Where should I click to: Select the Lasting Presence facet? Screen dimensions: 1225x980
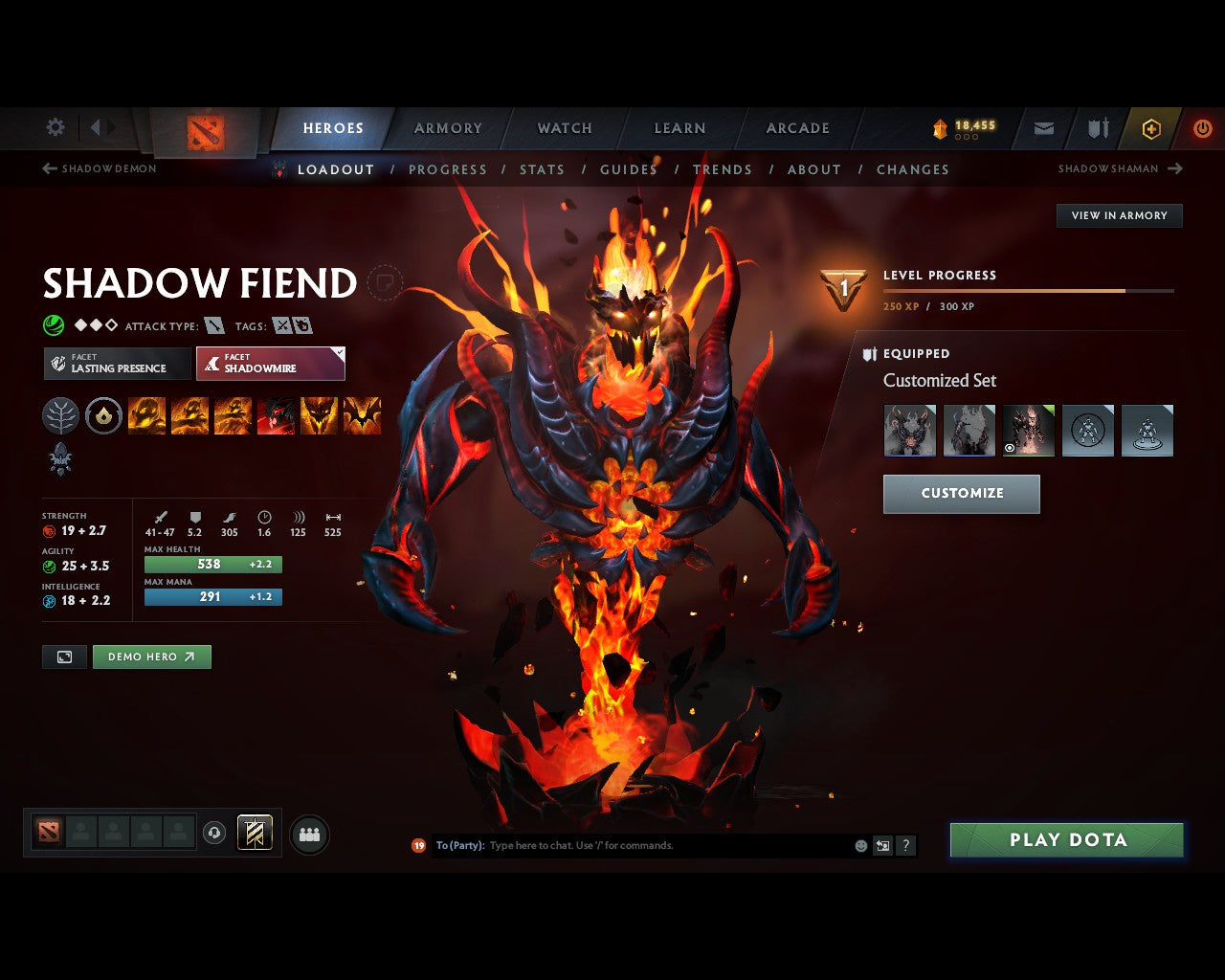click(116, 364)
